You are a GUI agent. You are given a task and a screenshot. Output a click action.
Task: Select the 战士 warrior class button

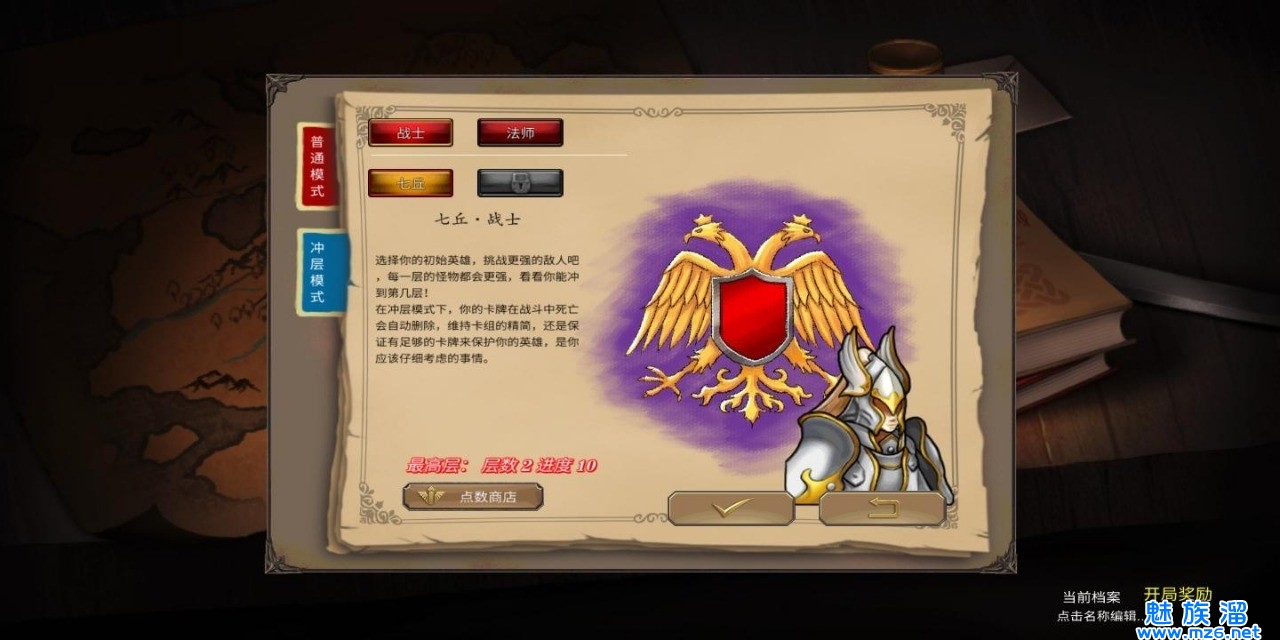410,133
